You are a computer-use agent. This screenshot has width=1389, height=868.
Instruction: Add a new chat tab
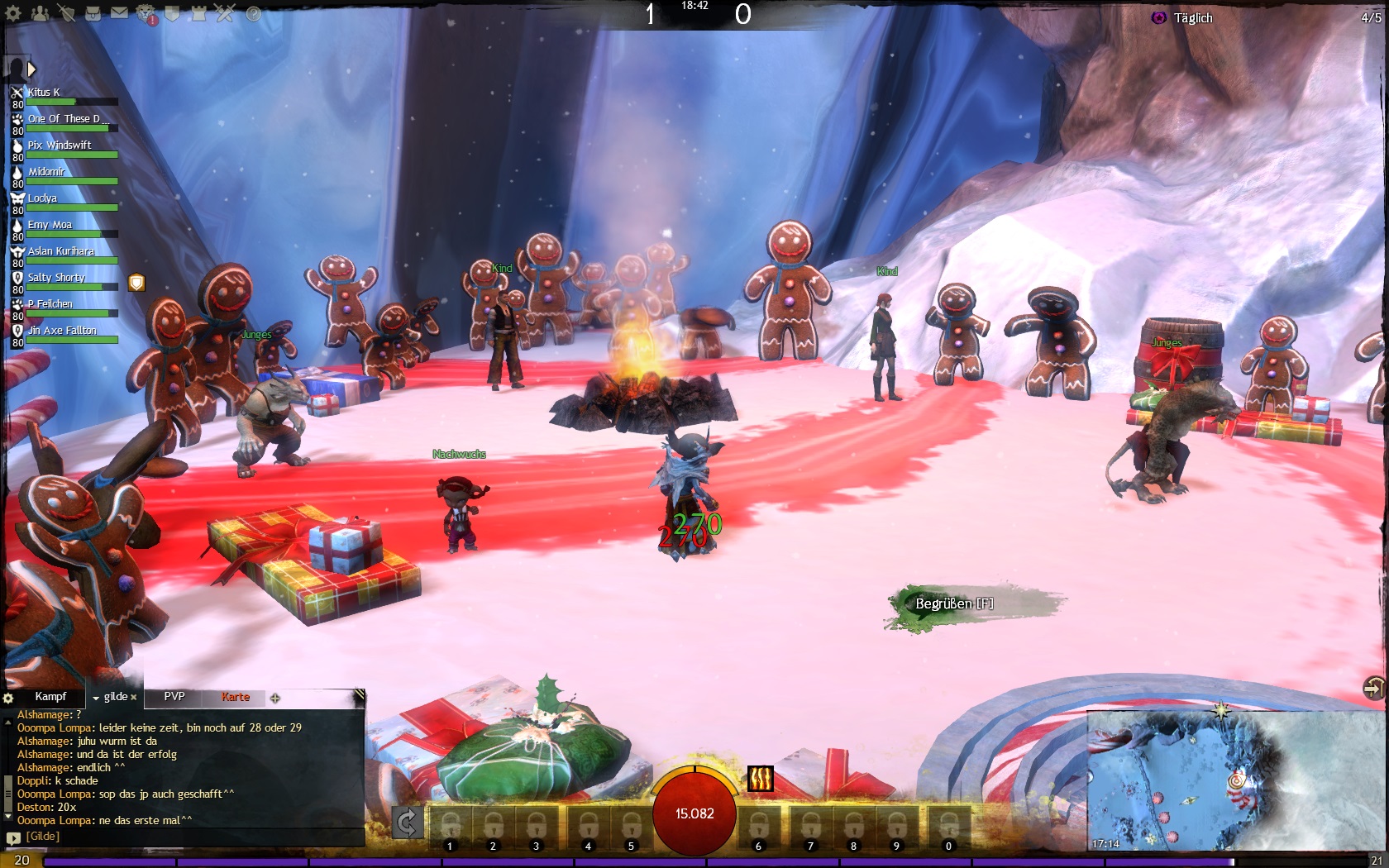(x=275, y=698)
